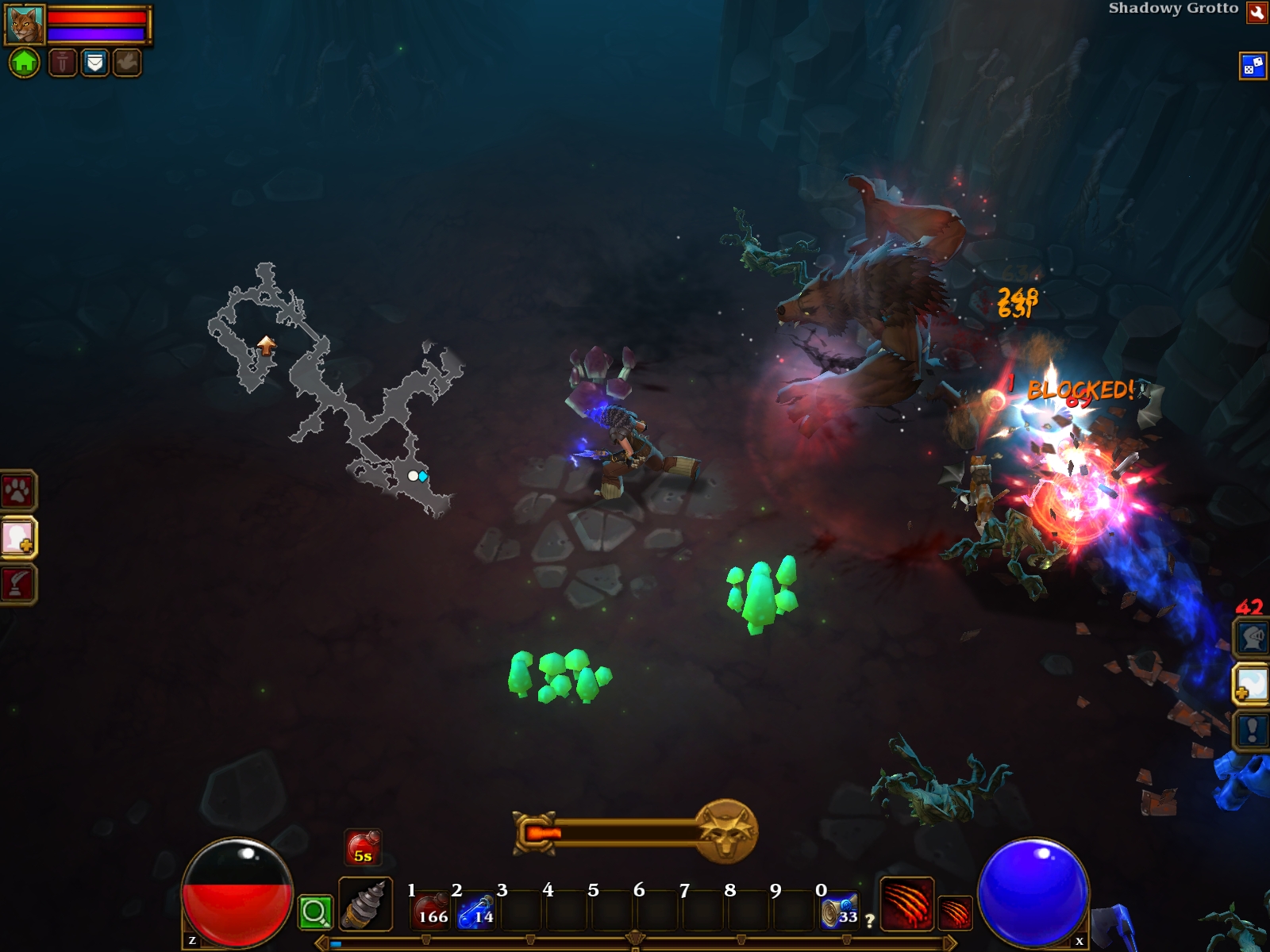Viewport: 1270px width, 952px height.
Task: Open the pet paw panel button
Action: (x=17, y=491)
